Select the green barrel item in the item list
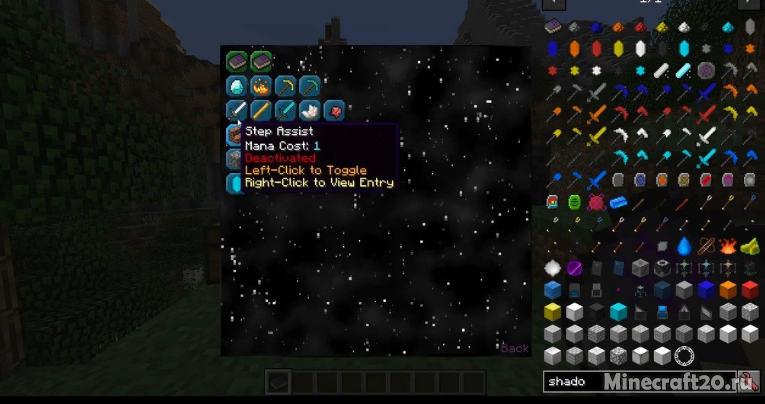The width and height of the screenshot is (765, 404). 575,202
